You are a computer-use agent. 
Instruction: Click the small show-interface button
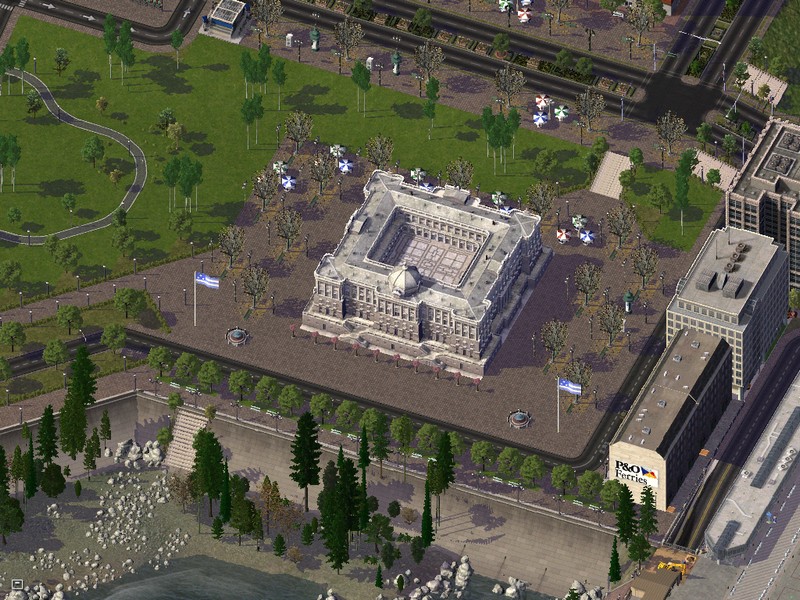(17, 584)
